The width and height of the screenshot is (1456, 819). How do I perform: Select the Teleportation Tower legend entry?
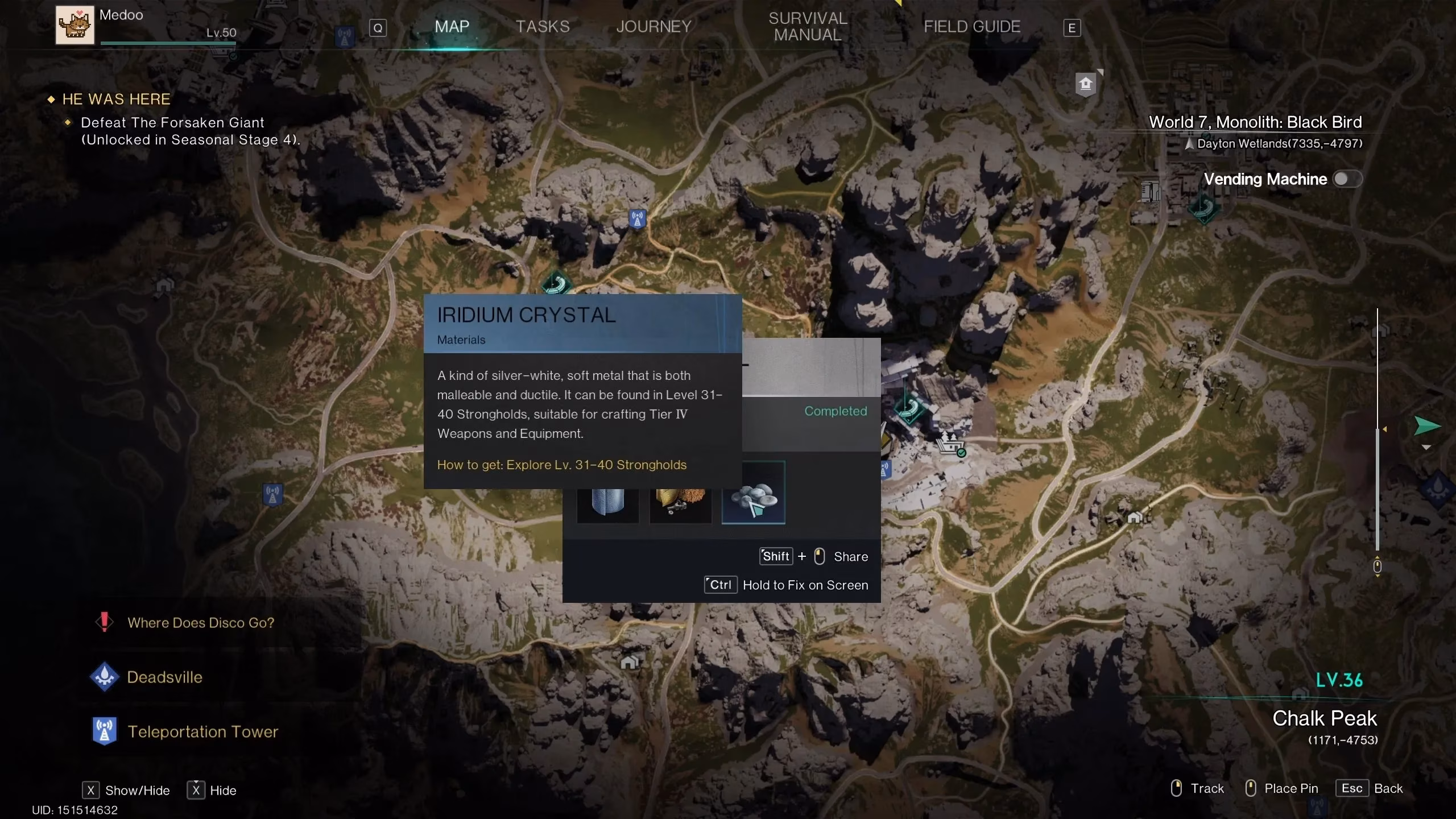point(202,731)
